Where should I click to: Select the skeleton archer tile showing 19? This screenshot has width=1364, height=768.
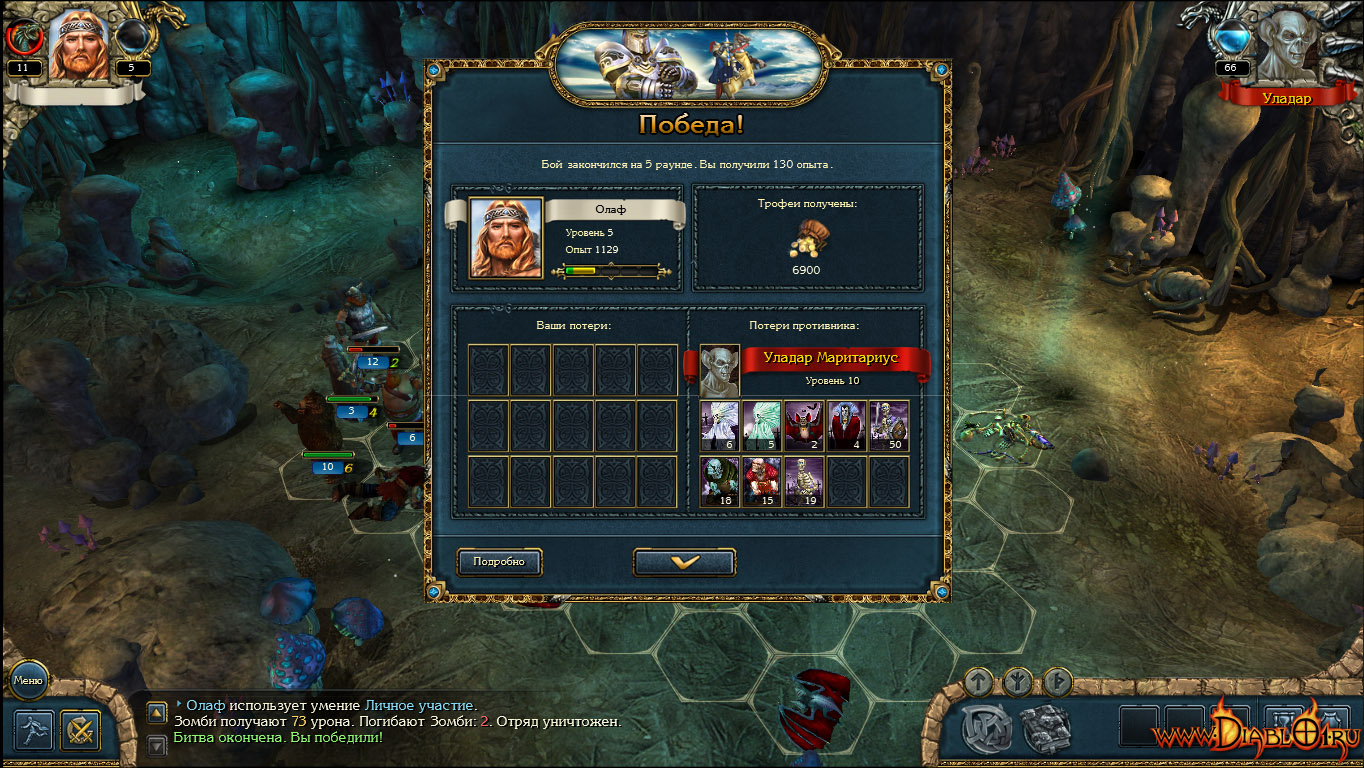805,482
